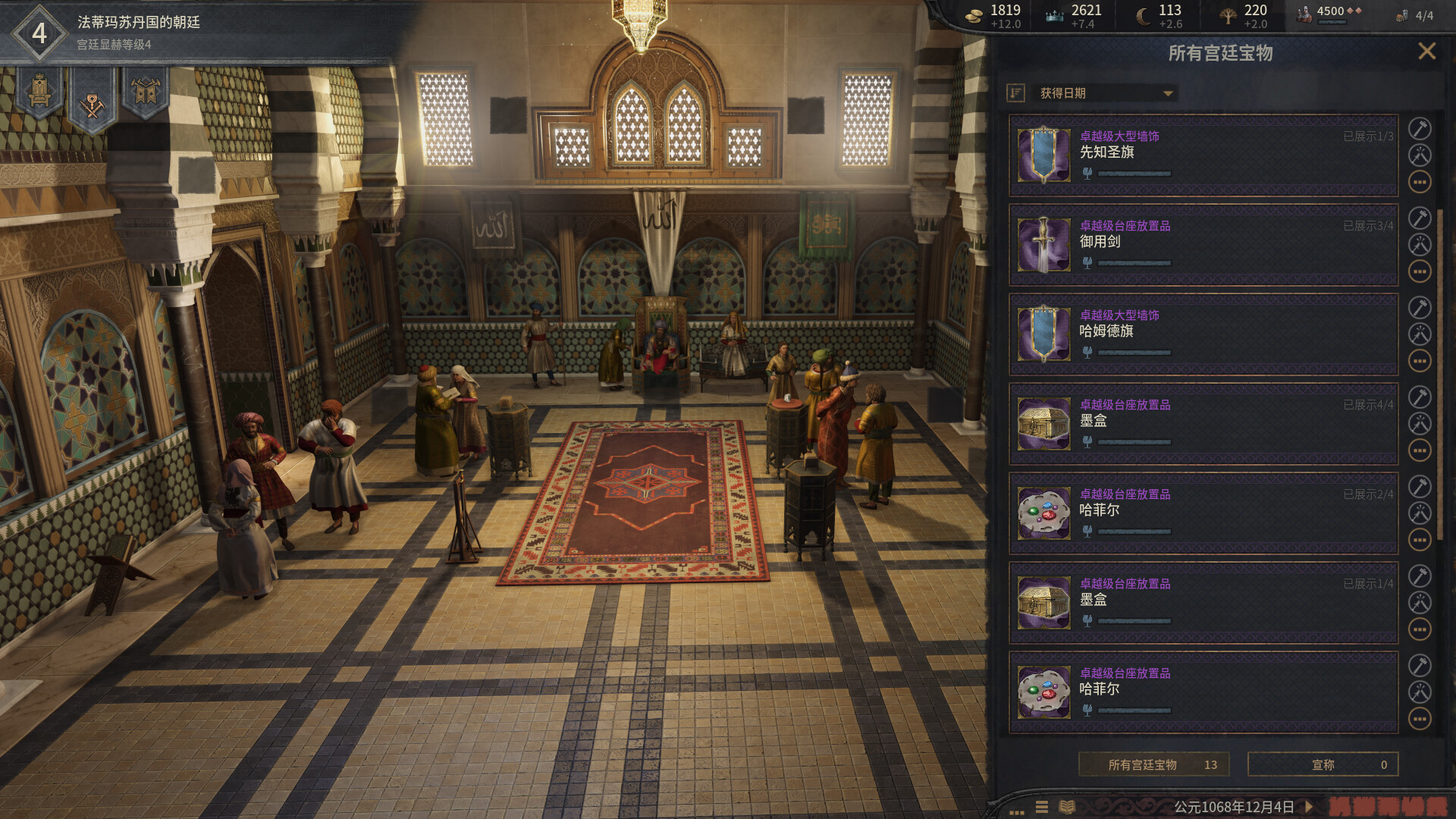This screenshot has height=819, width=1456.
Task: Click the three-dot button beside 哈姆德旗
Action: tap(1420, 361)
